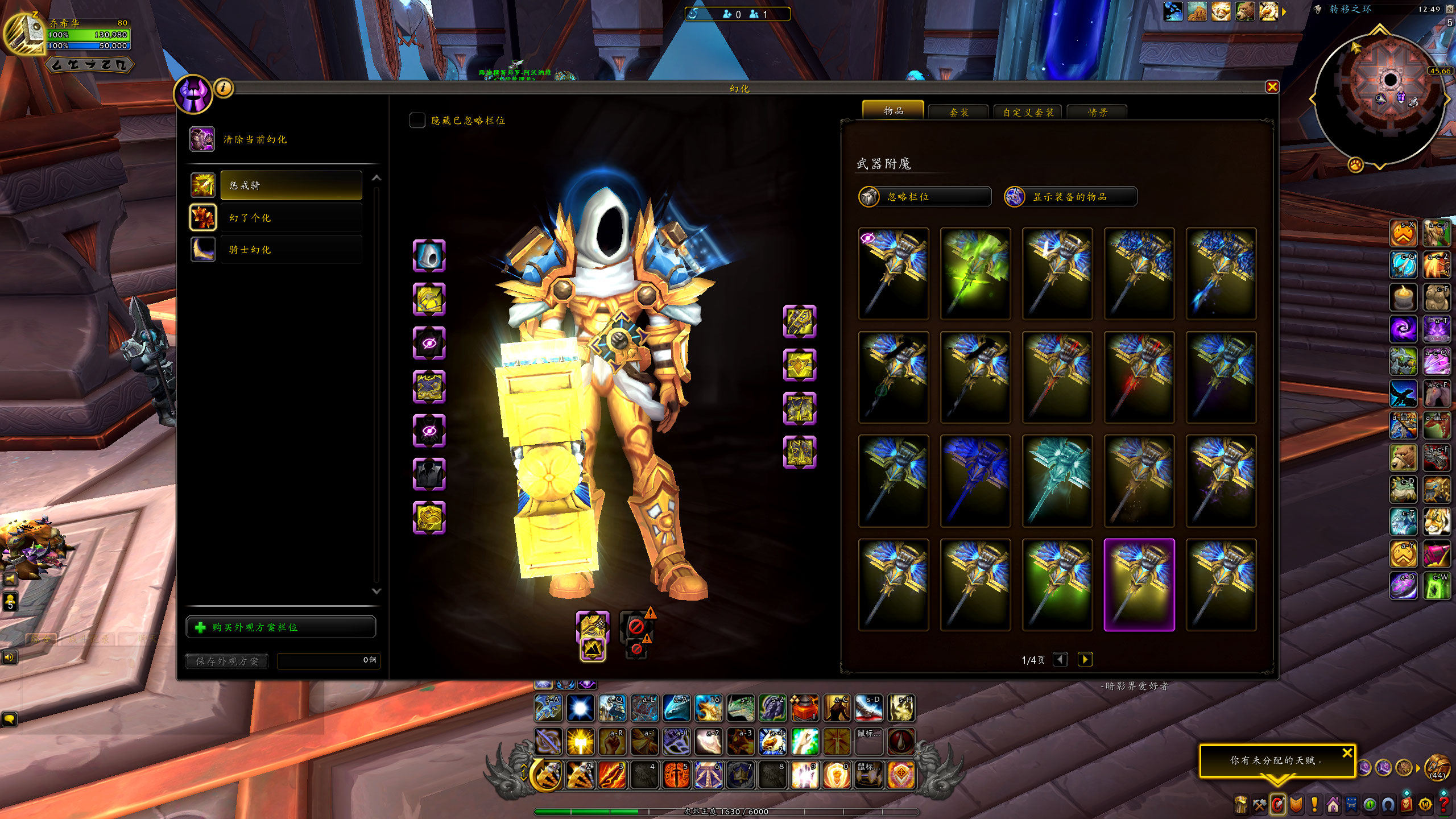Image resolution: width=1456 pixels, height=819 pixels.
Task: Open the 自定义套装 tab
Action: pos(1028,112)
